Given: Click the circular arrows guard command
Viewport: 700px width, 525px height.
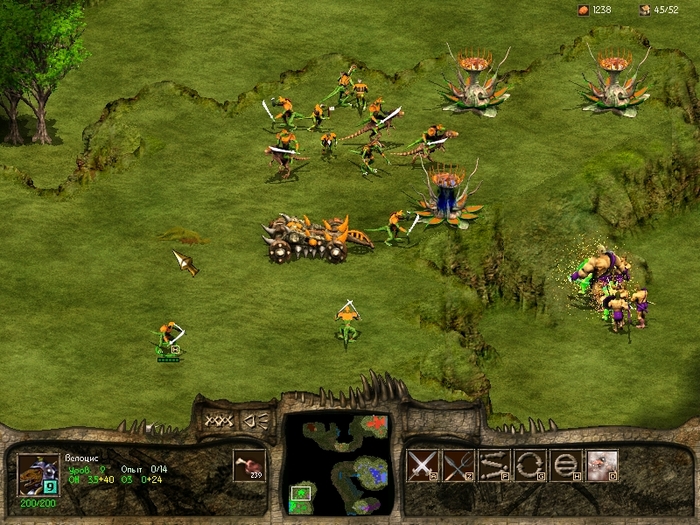Looking at the screenshot, I should coord(530,465).
